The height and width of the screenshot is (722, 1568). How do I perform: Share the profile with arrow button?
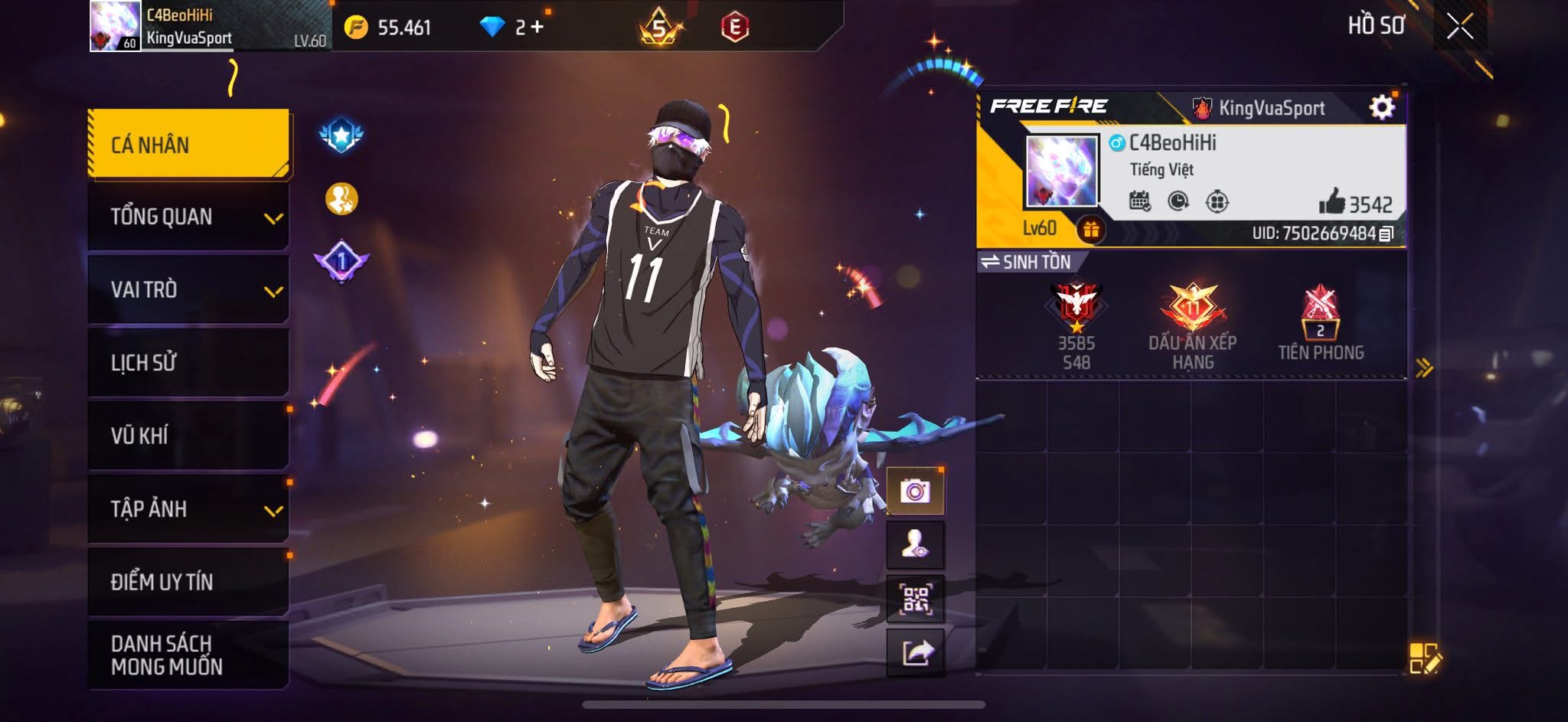tap(916, 653)
